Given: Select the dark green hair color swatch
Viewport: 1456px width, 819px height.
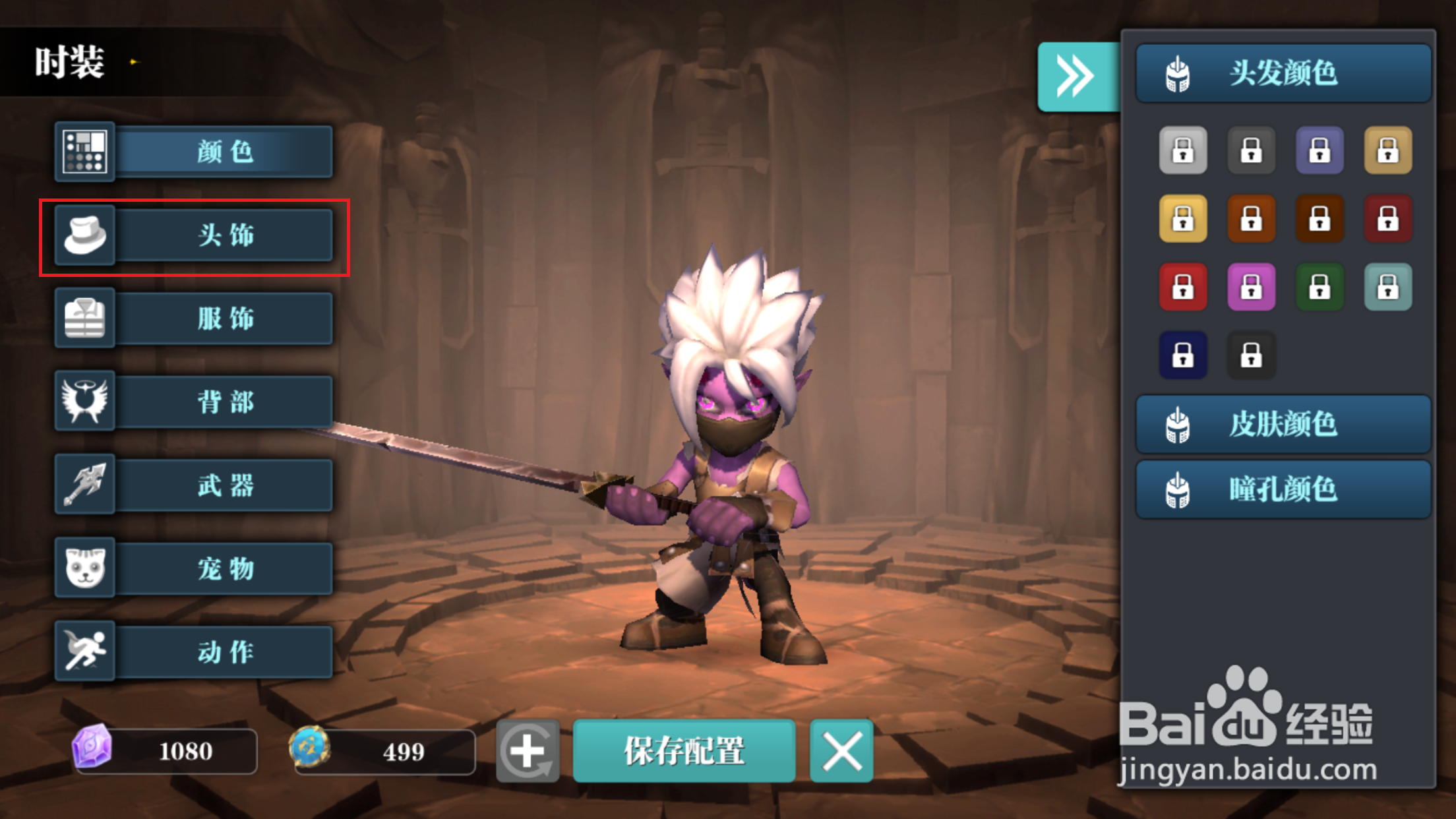Looking at the screenshot, I should click(x=1319, y=287).
